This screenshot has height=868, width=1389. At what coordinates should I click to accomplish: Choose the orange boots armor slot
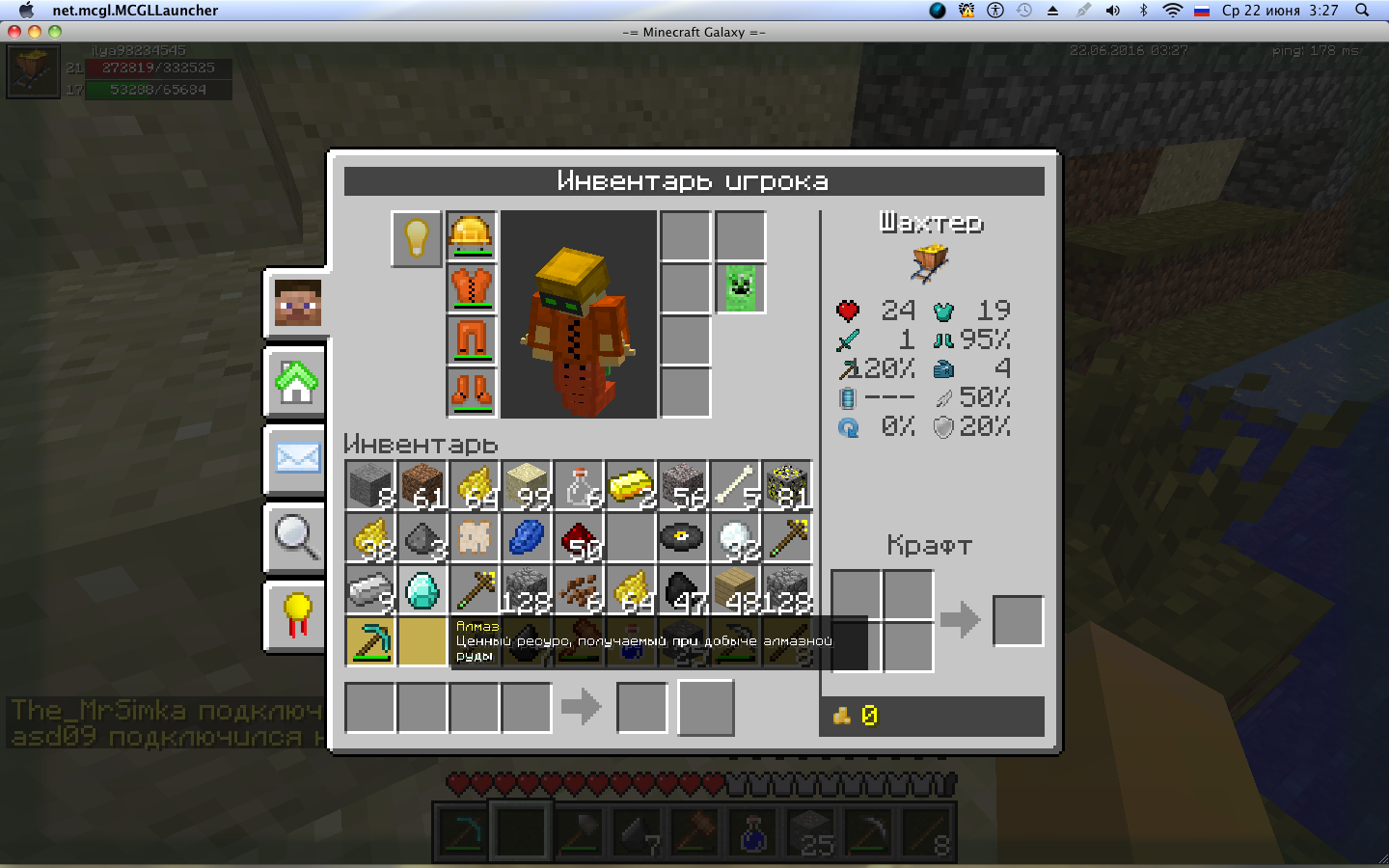472,393
